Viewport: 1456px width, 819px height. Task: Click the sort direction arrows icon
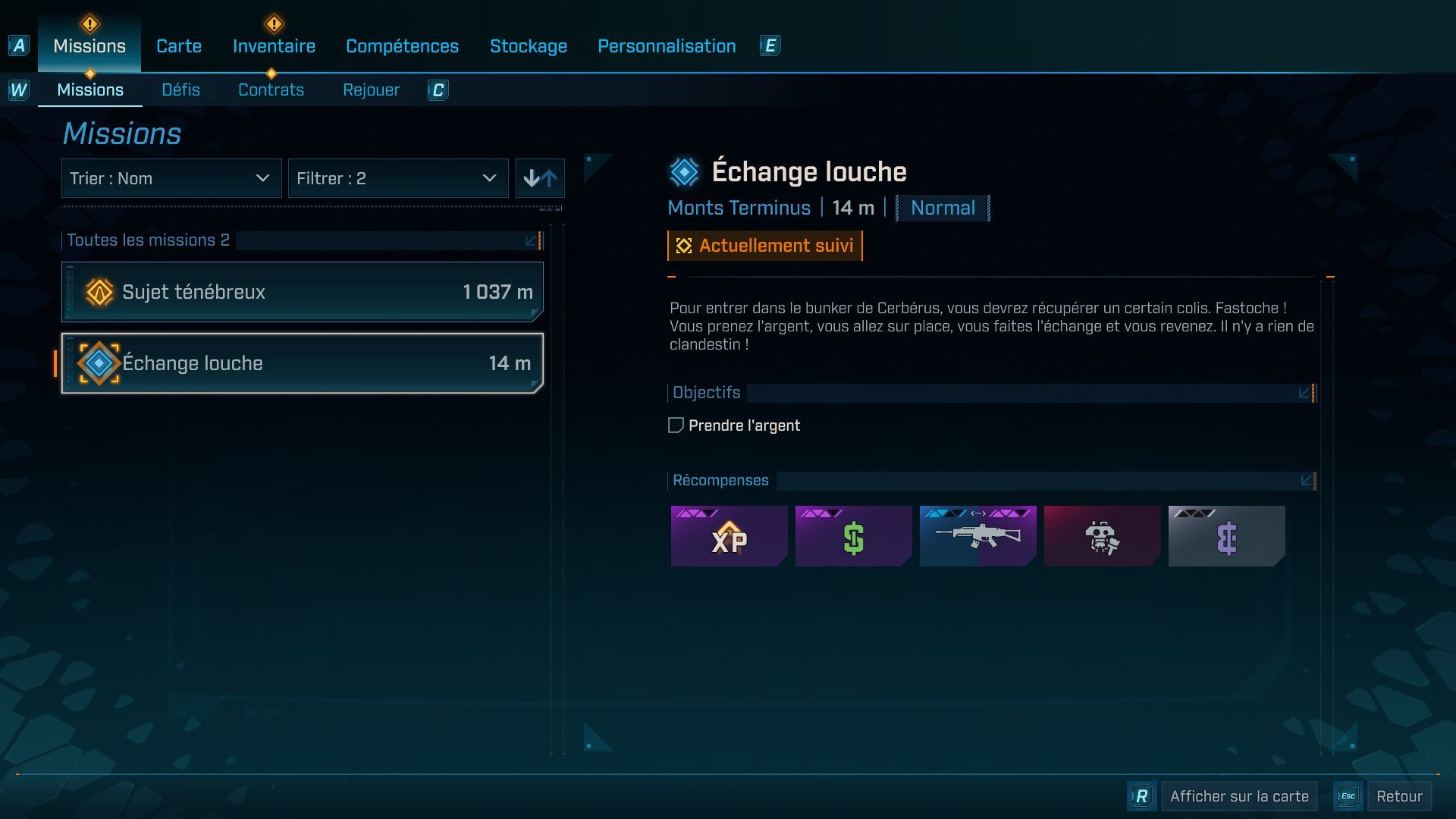(540, 178)
